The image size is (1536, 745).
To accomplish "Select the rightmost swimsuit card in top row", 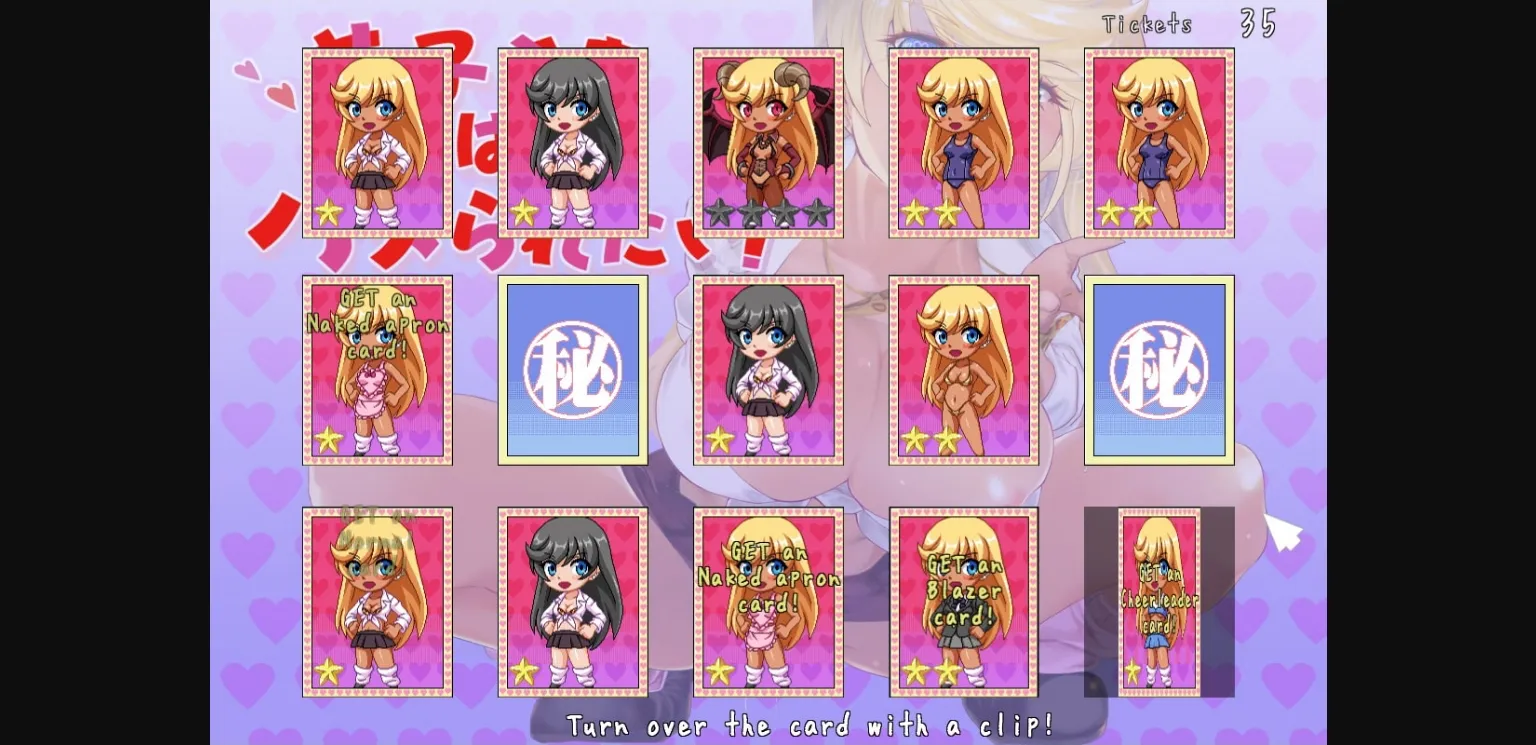I will (1157, 140).
